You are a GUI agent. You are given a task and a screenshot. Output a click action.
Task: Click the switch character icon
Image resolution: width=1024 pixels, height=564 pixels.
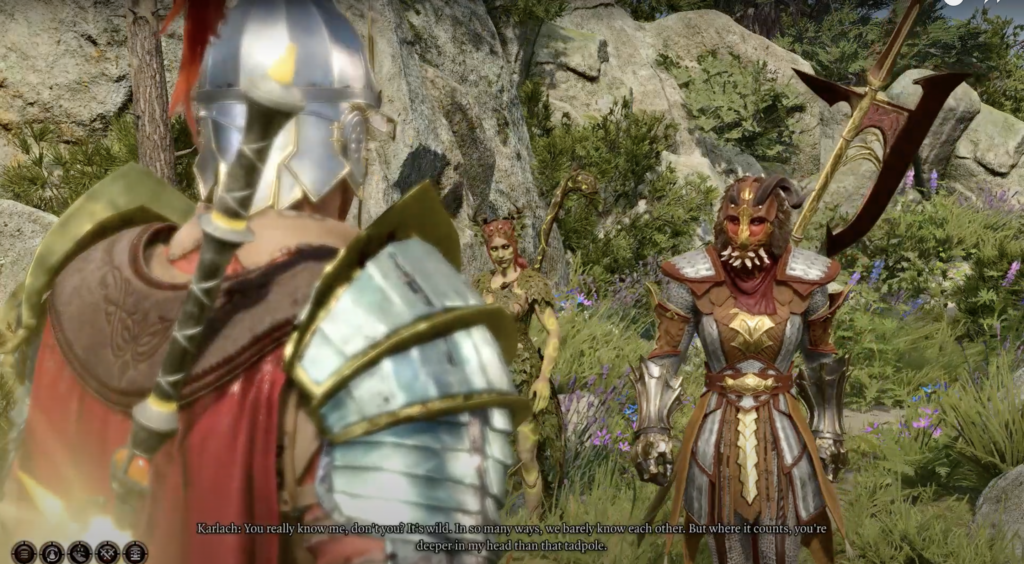(51, 551)
